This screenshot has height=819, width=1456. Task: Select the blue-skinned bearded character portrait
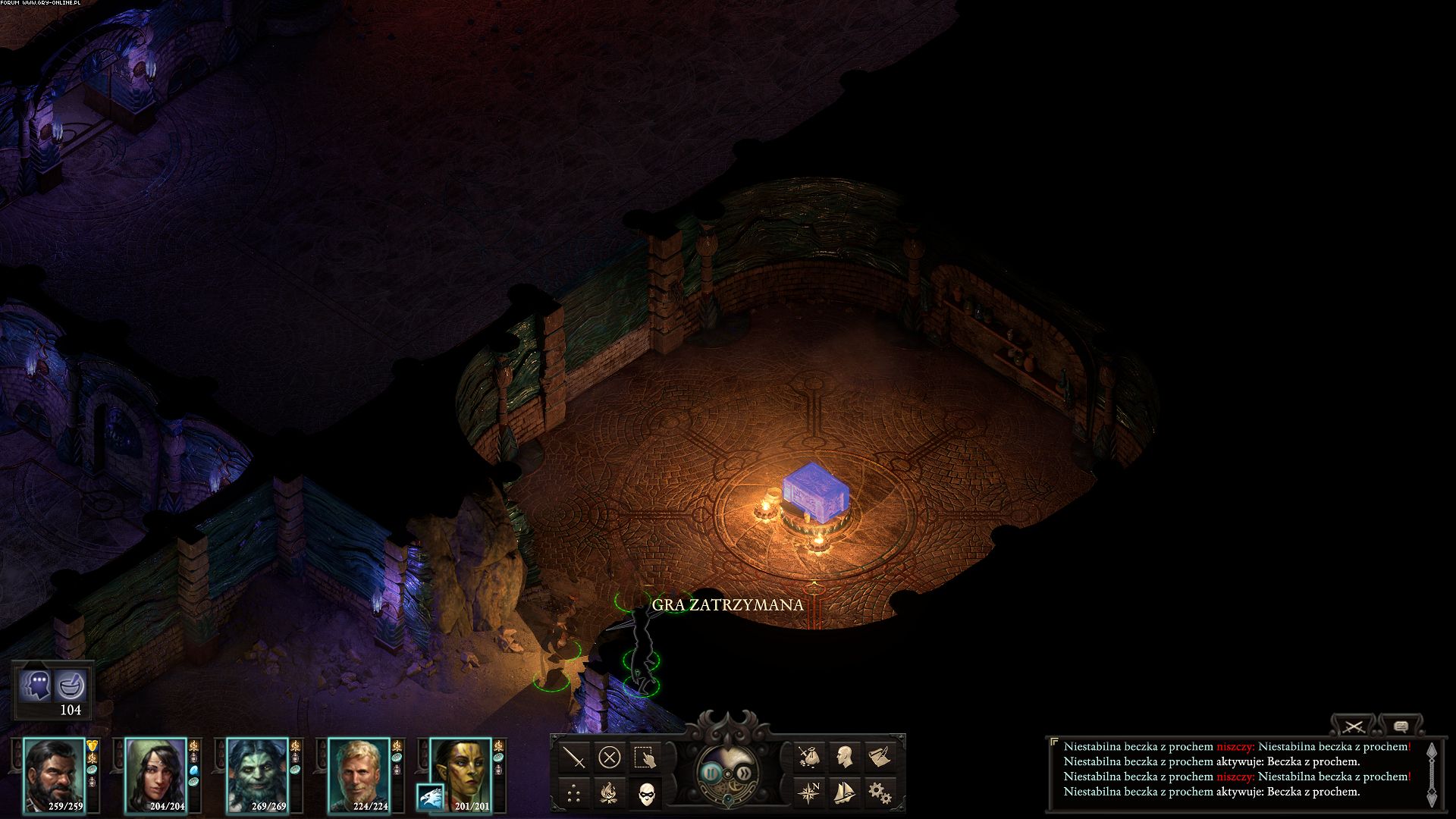click(258, 773)
